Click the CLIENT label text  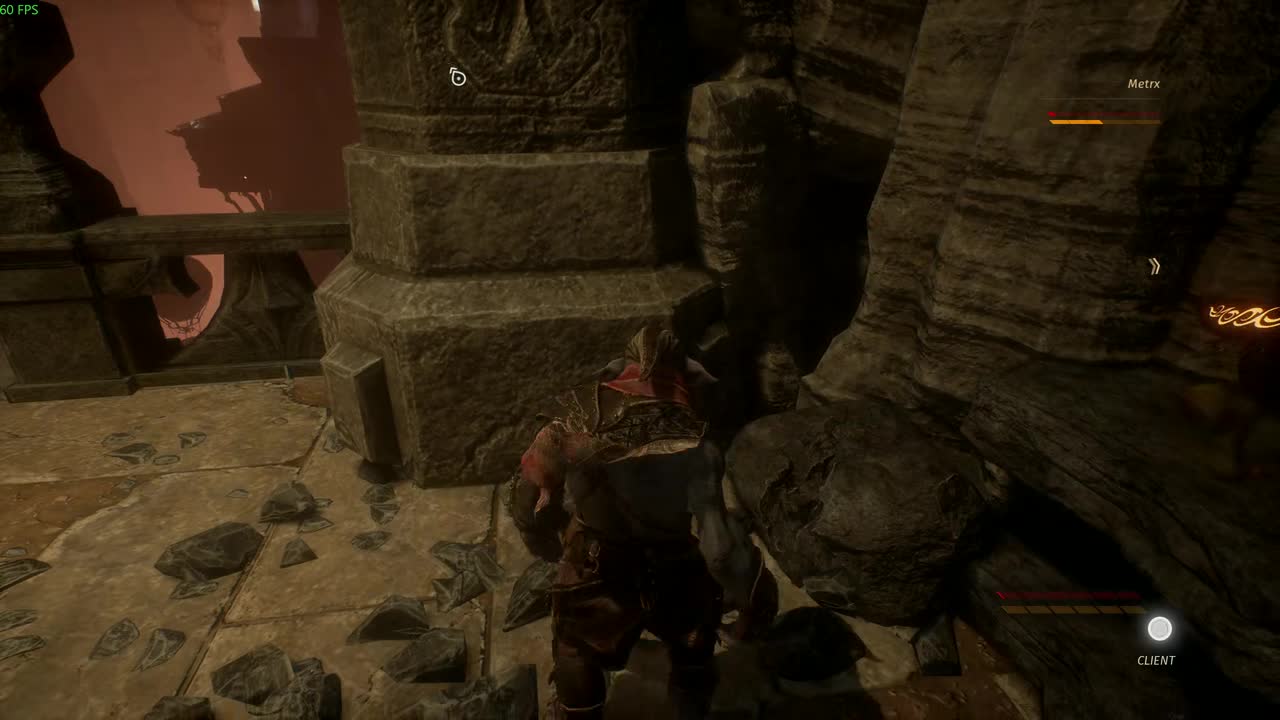pyautogui.click(x=1157, y=660)
